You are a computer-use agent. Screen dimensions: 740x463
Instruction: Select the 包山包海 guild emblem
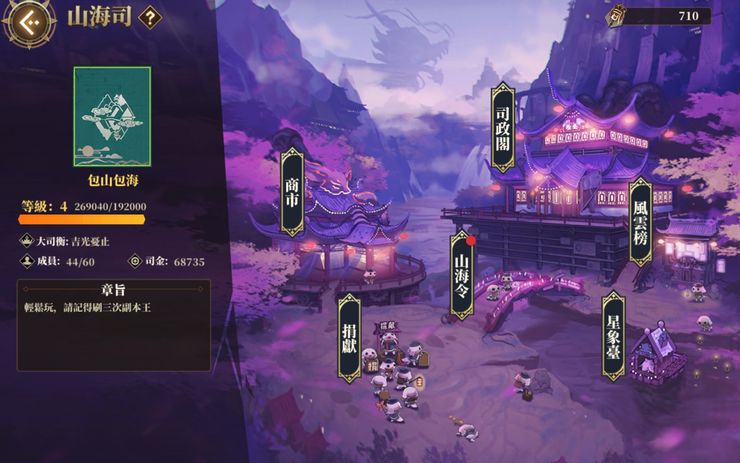coord(112,116)
